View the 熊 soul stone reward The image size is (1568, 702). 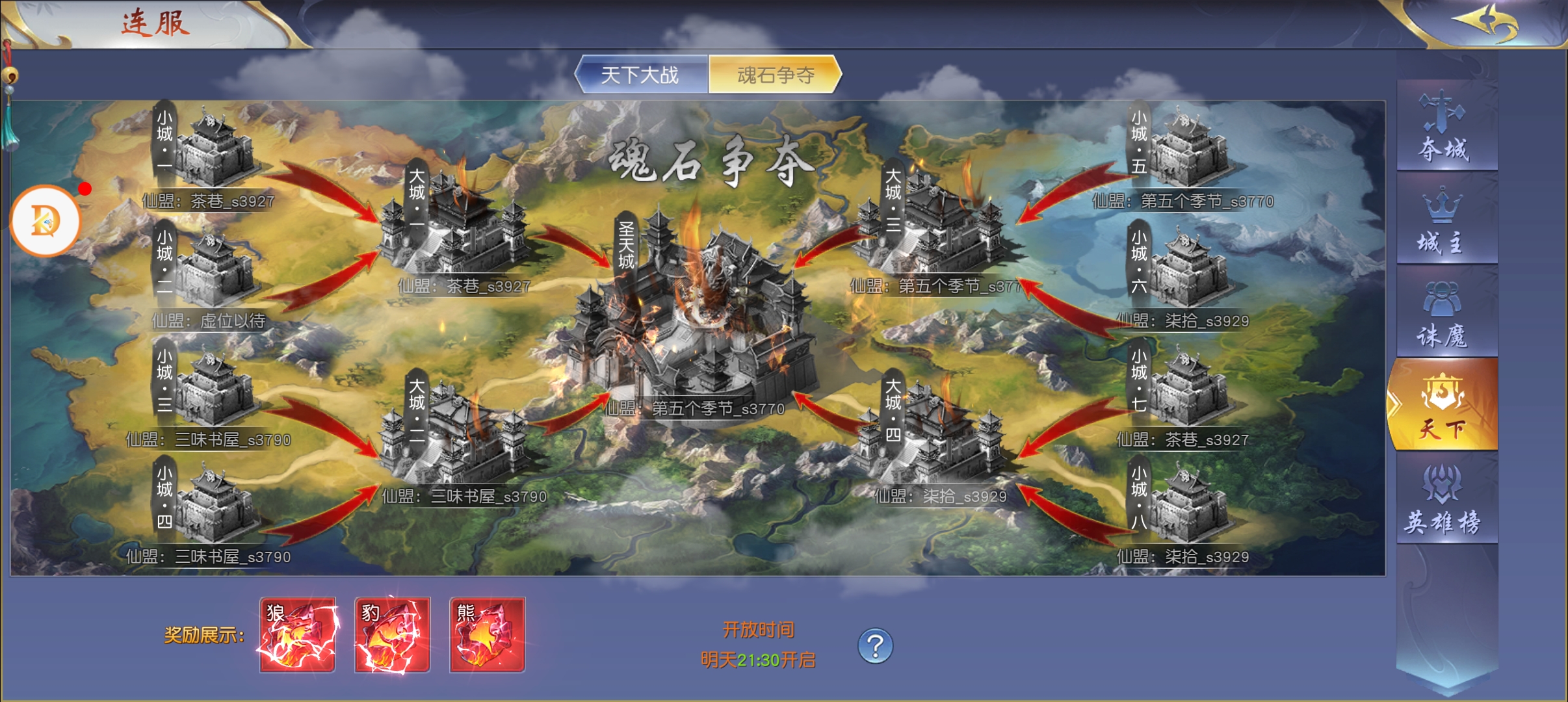[488, 634]
